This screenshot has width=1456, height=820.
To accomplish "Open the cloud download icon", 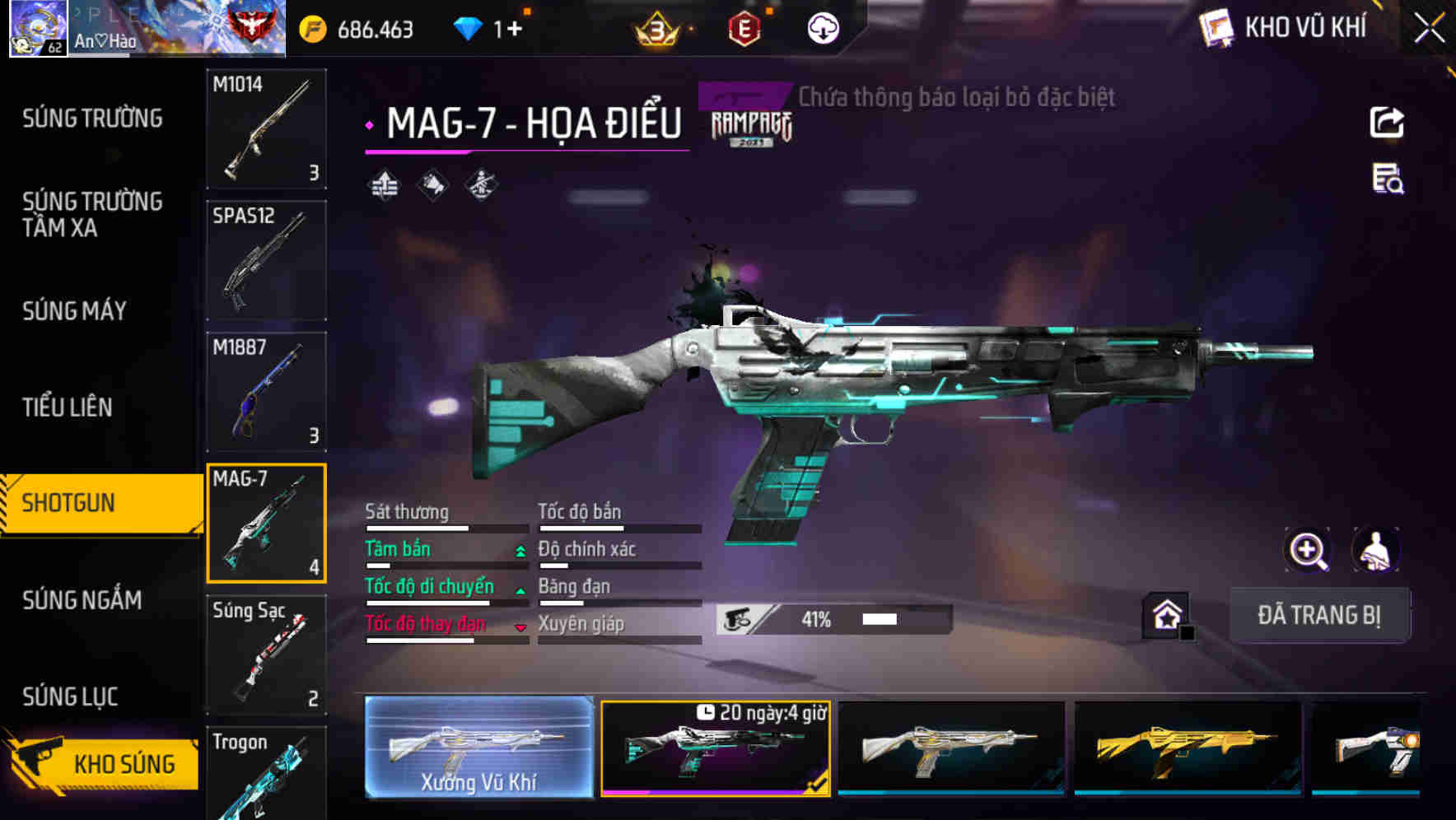I will coord(823,30).
